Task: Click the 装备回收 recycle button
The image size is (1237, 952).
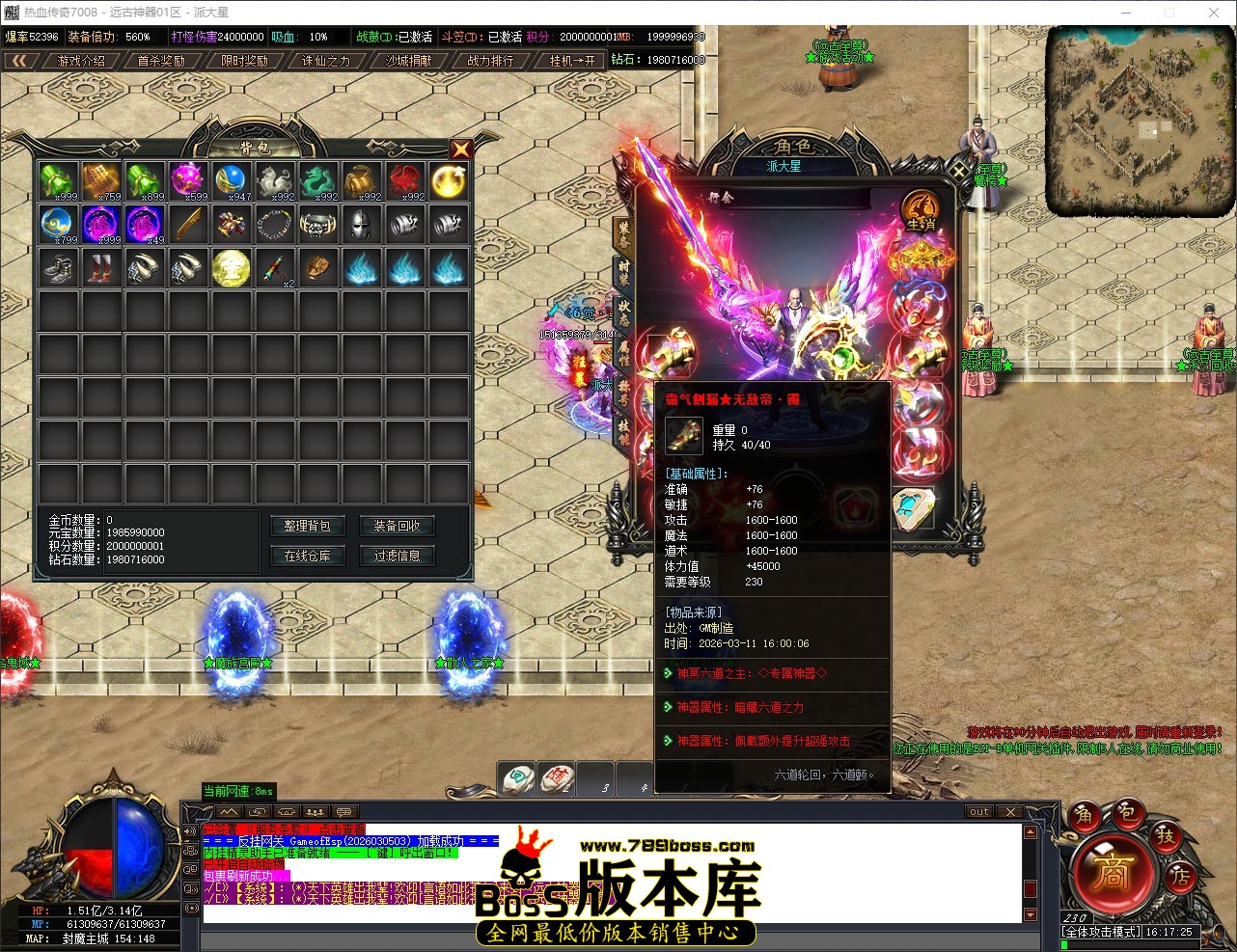Action: 397,526
